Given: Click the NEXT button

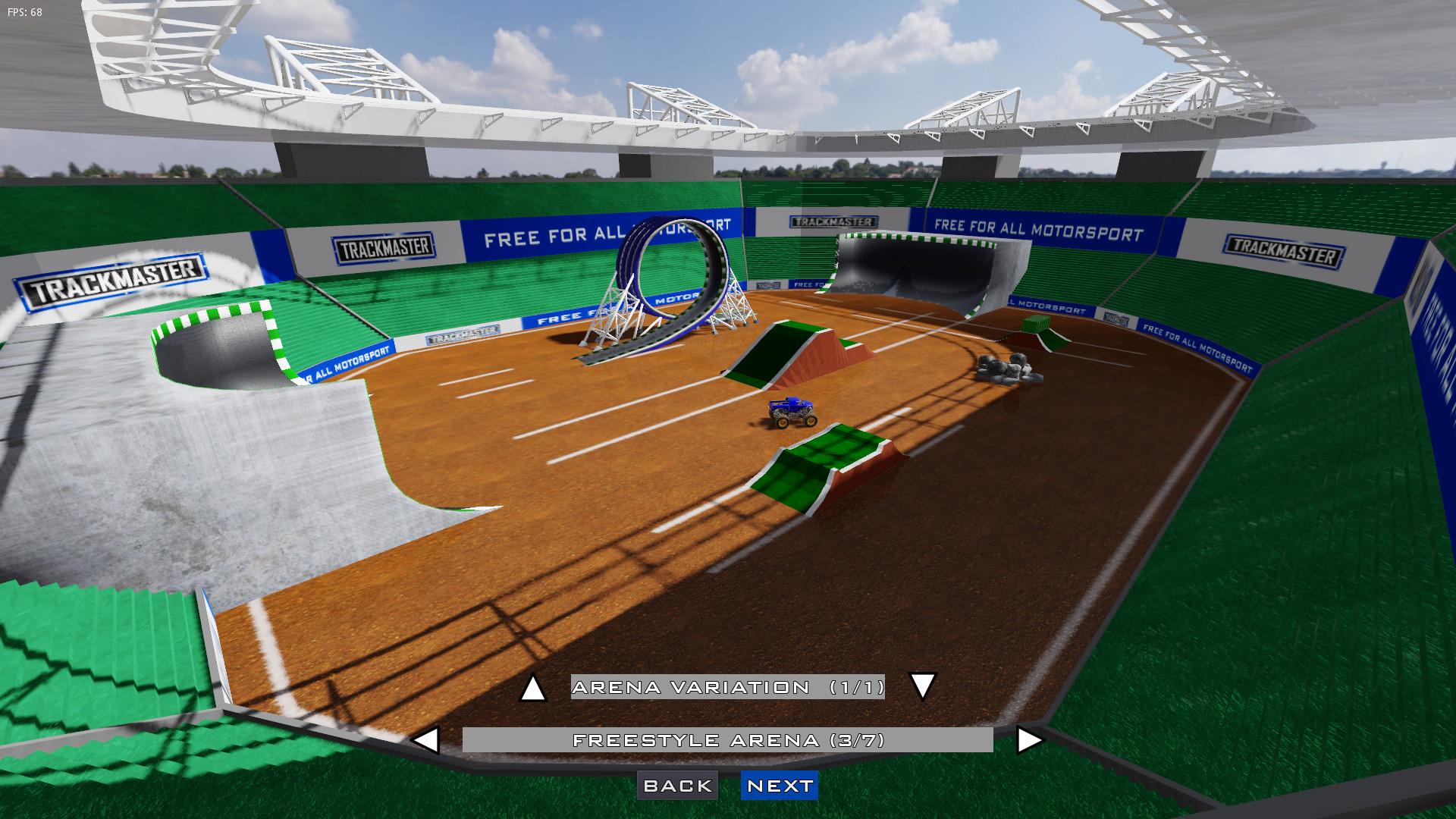Looking at the screenshot, I should 779,786.
